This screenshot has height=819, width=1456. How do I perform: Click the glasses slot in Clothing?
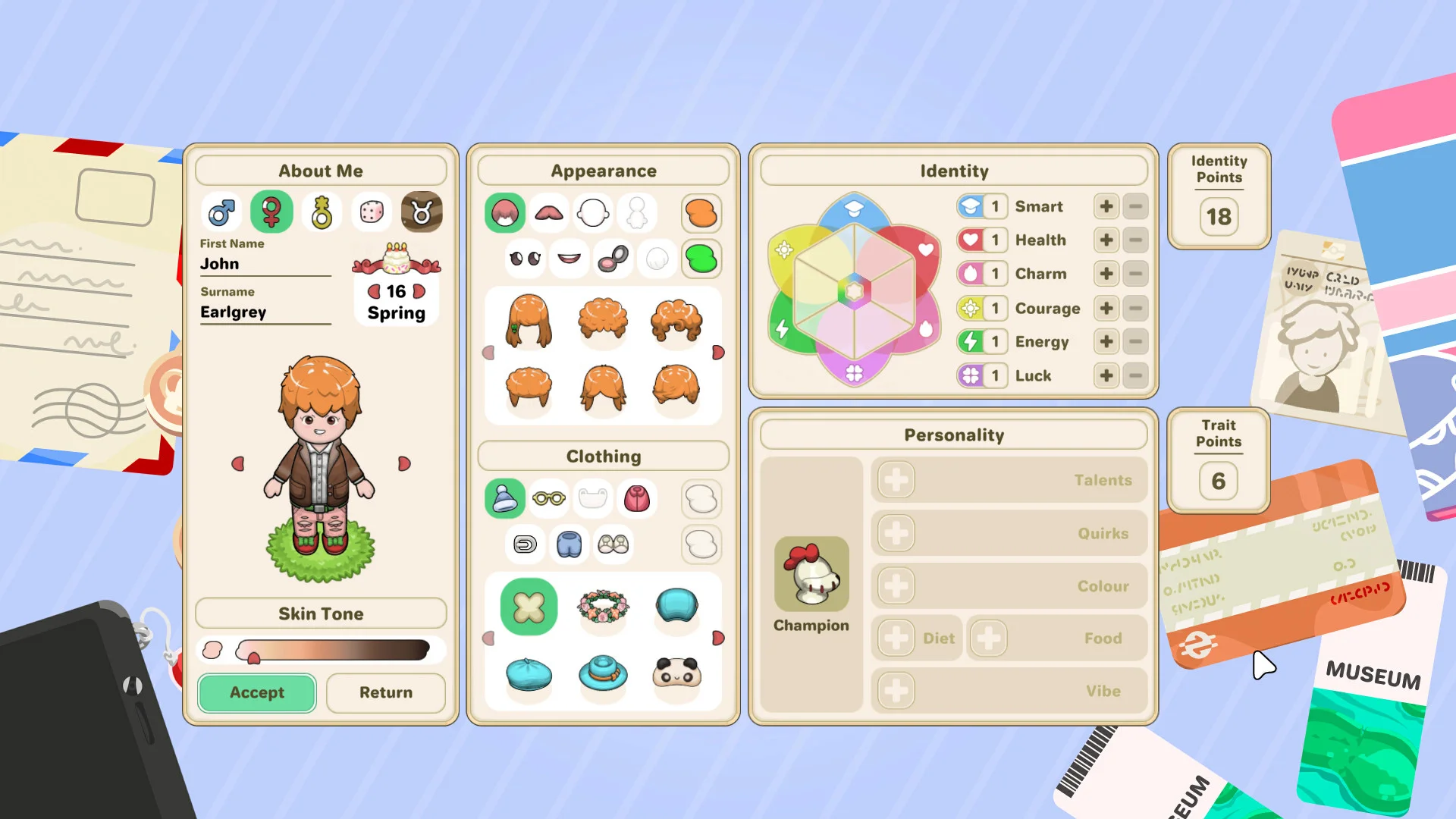click(548, 499)
